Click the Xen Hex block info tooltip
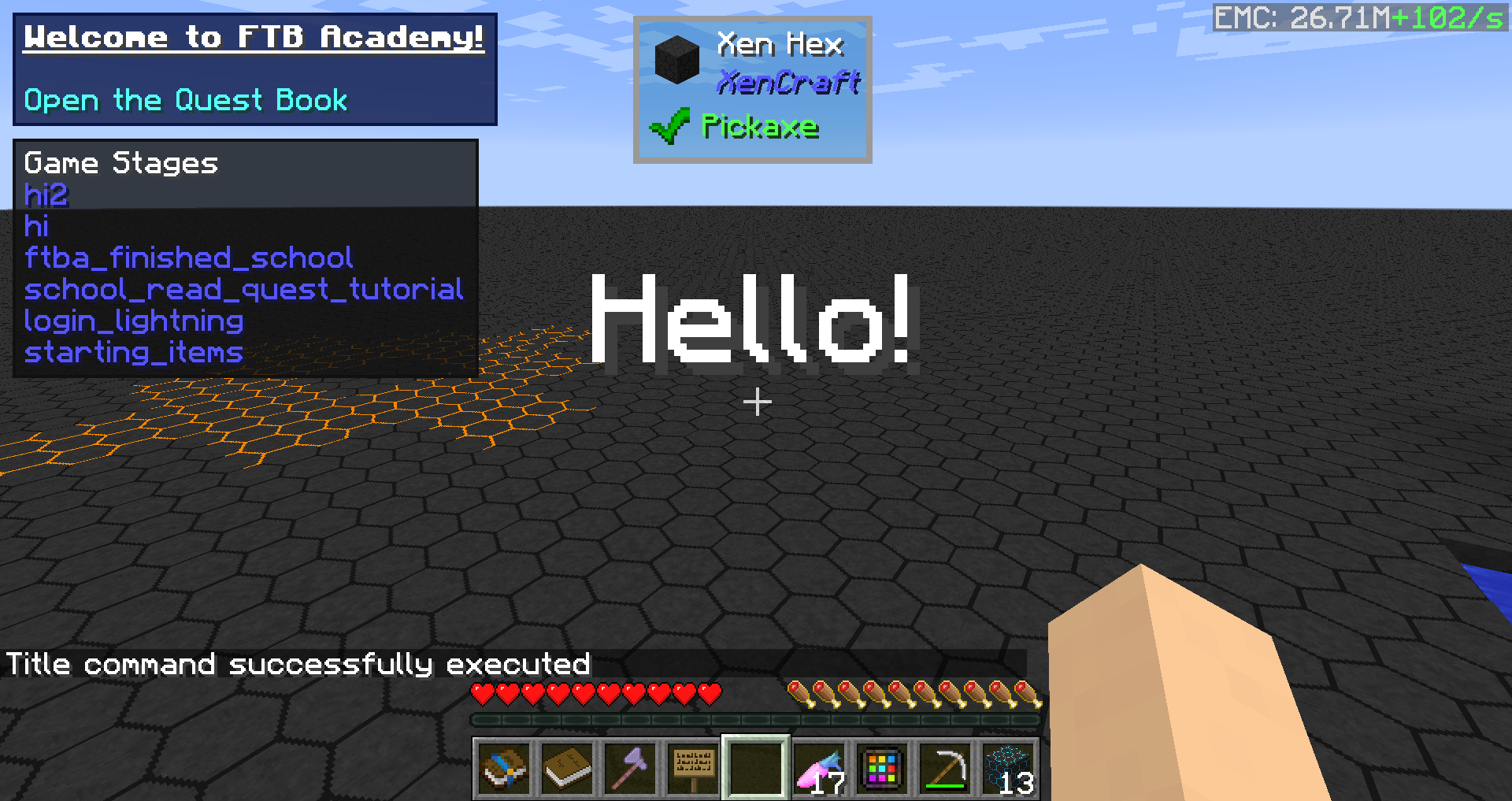The width and height of the screenshot is (1512, 801). 752,89
